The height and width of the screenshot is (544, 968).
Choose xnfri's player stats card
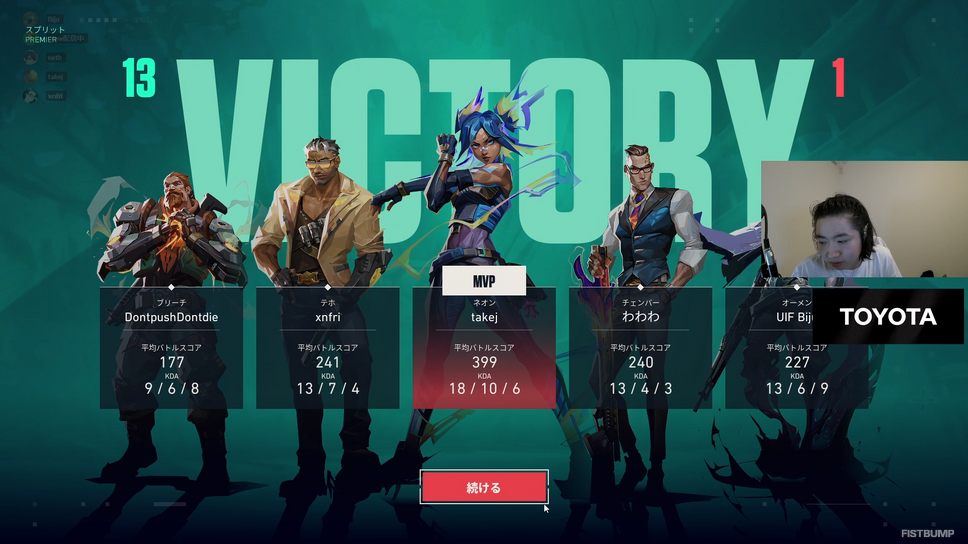point(327,348)
